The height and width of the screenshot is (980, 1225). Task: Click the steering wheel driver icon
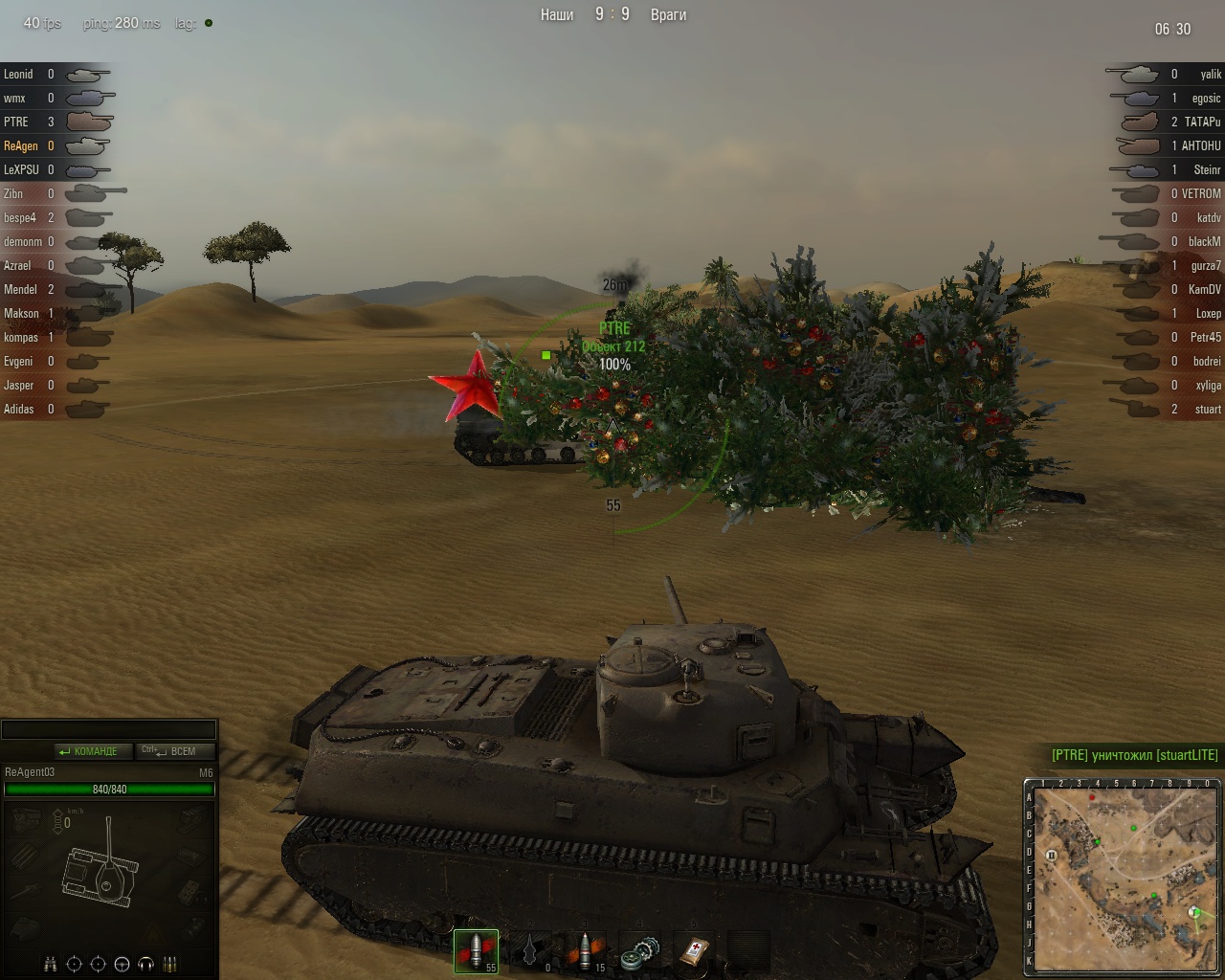point(122,964)
